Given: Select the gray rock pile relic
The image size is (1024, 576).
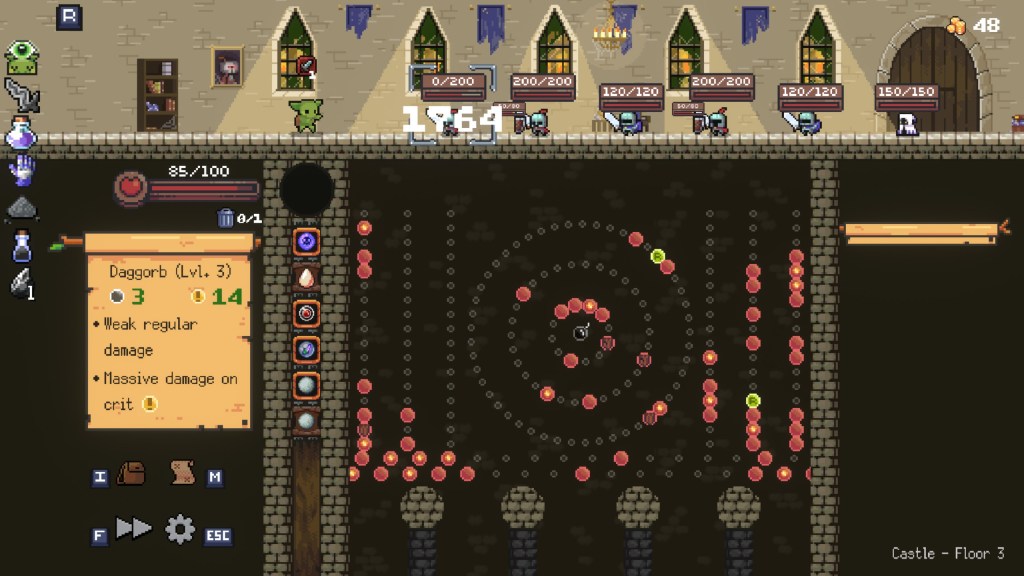Looking at the screenshot, I should click(21, 208).
